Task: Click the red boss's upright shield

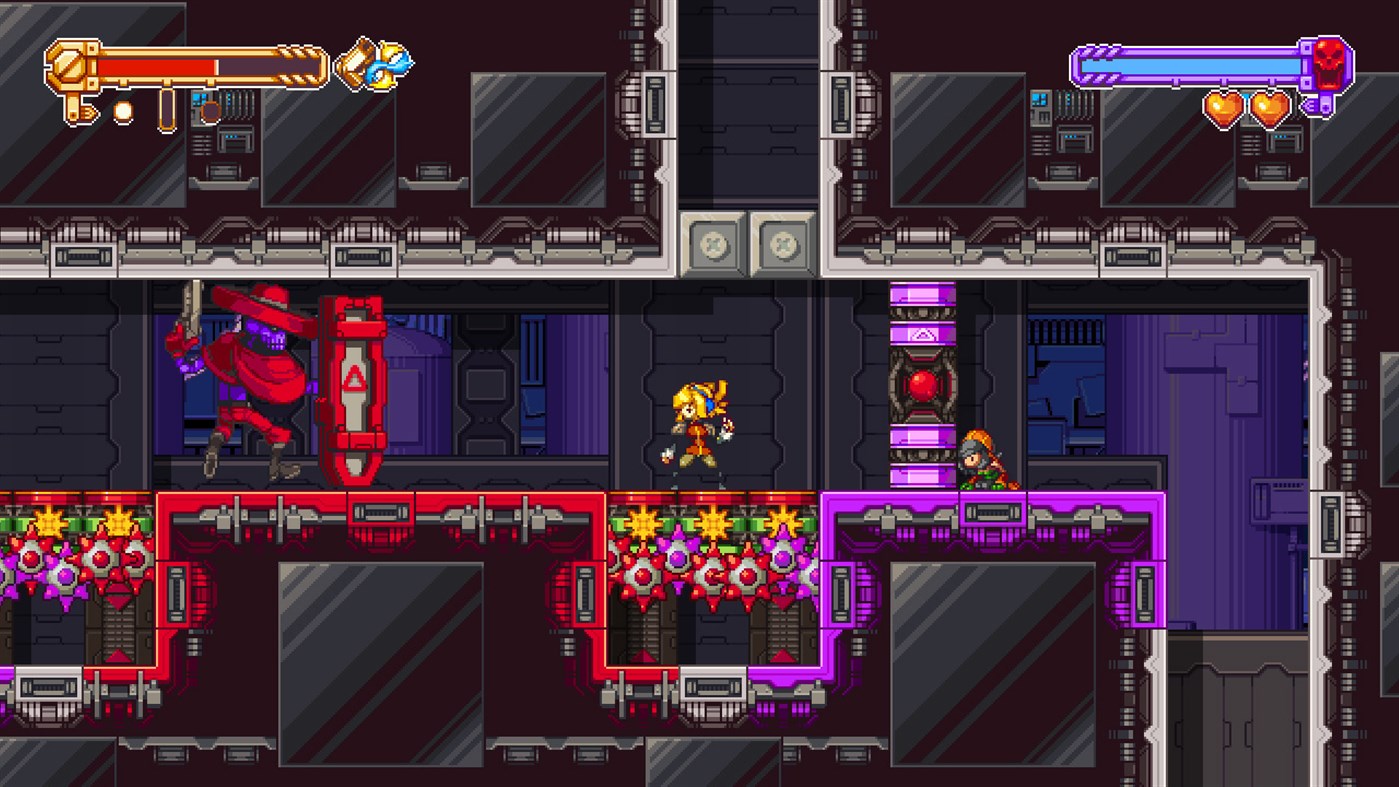Action: (352, 390)
